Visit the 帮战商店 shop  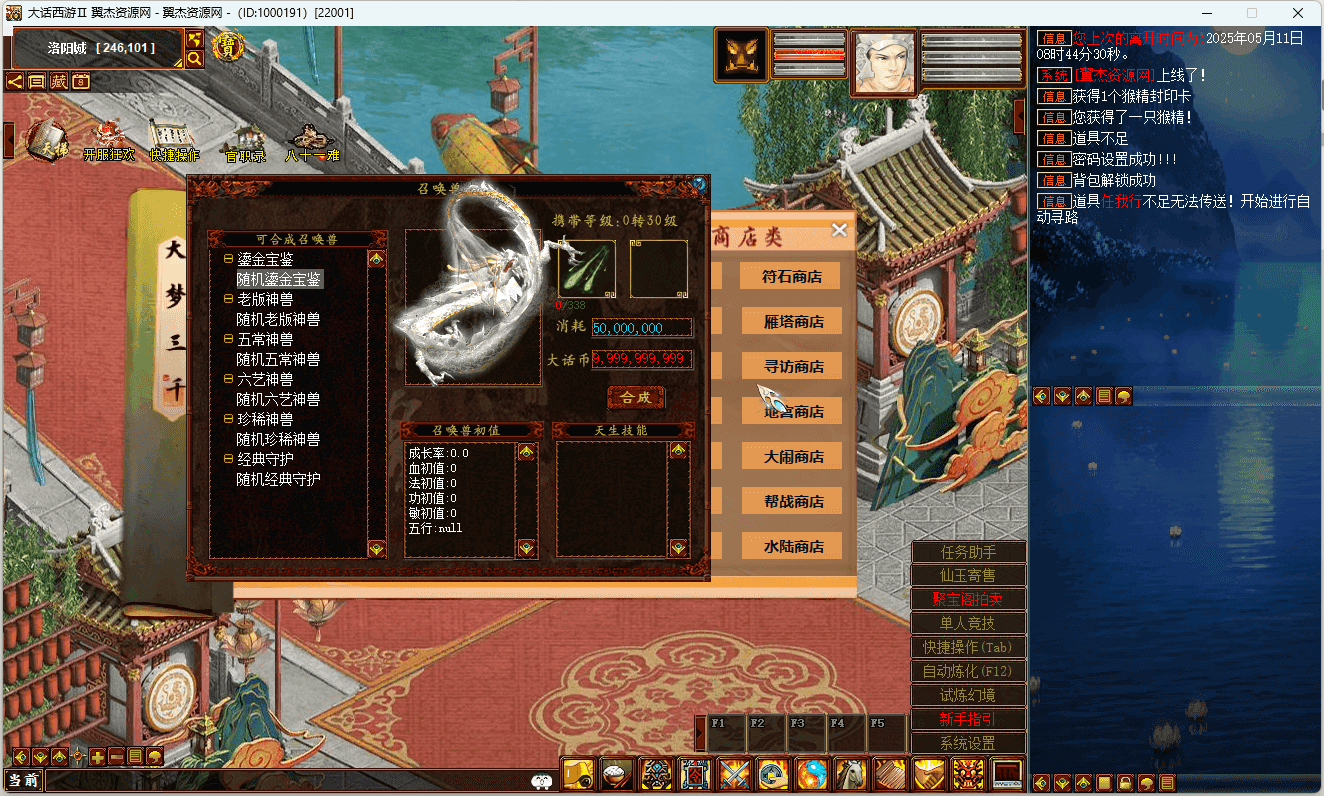[791, 501]
